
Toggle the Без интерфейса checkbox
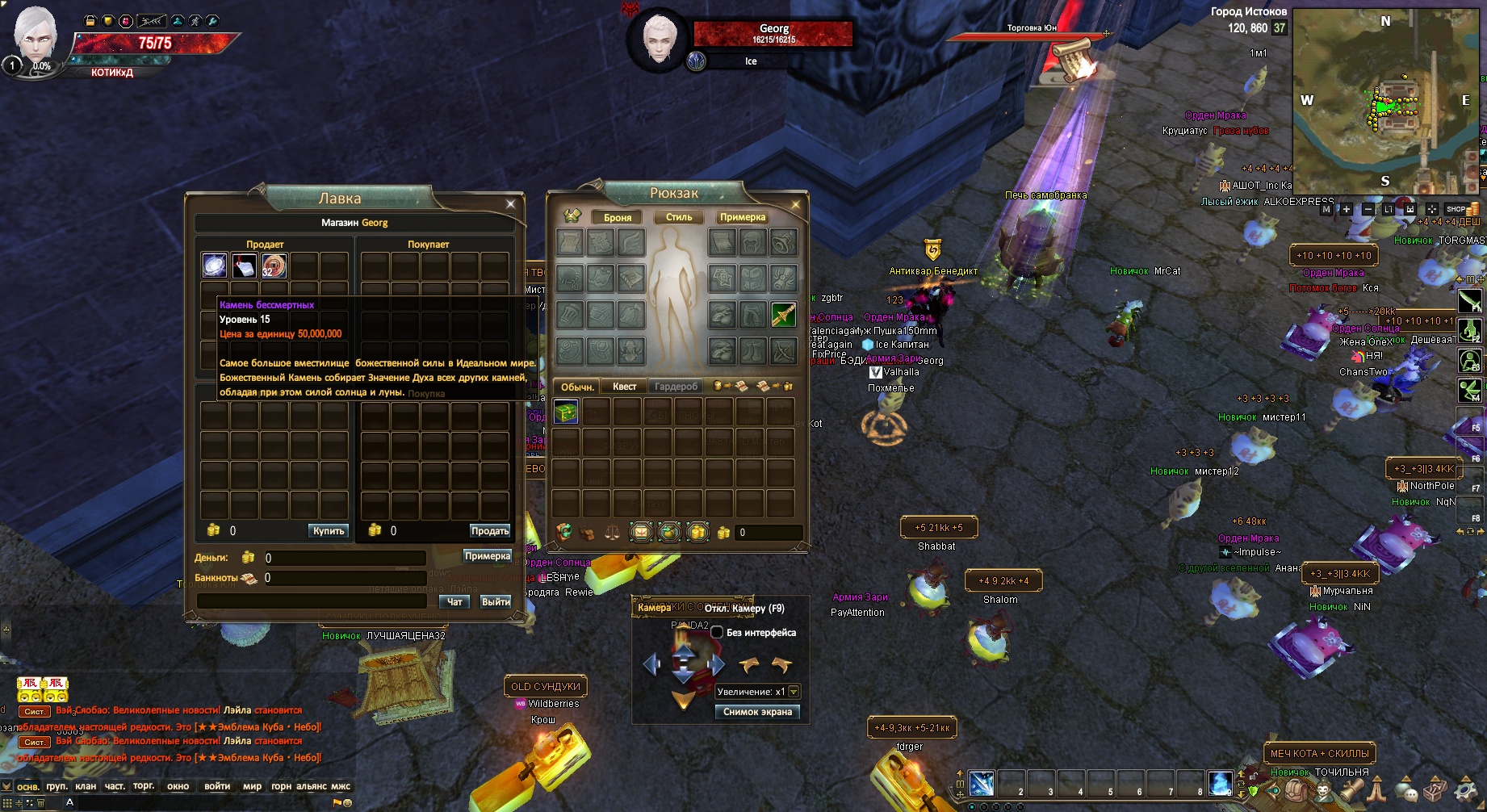click(x=717, y=632)
